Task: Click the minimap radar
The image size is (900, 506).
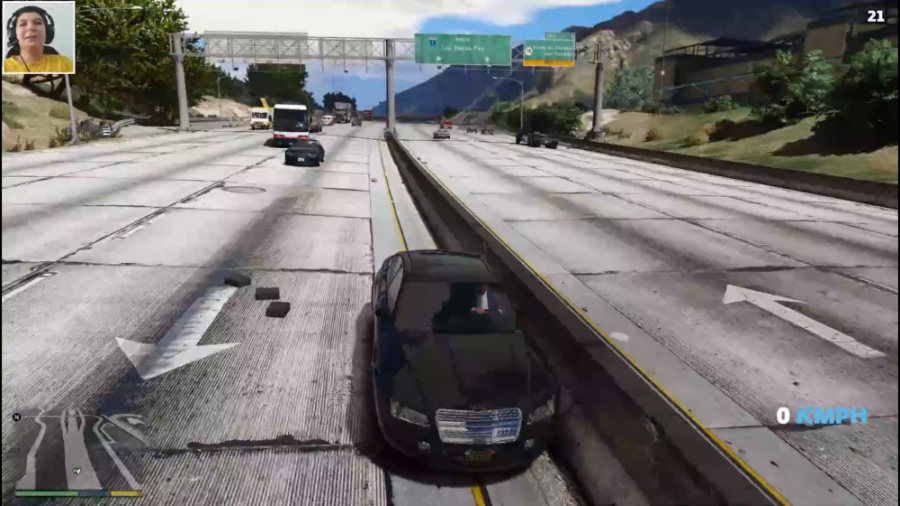Action: (77, 450)
